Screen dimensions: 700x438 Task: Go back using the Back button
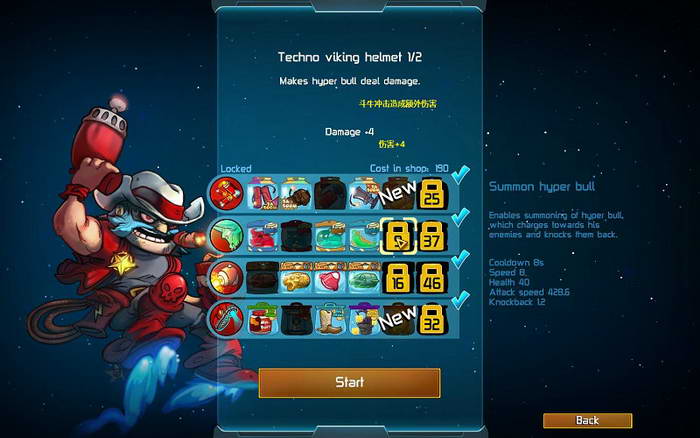587,420
